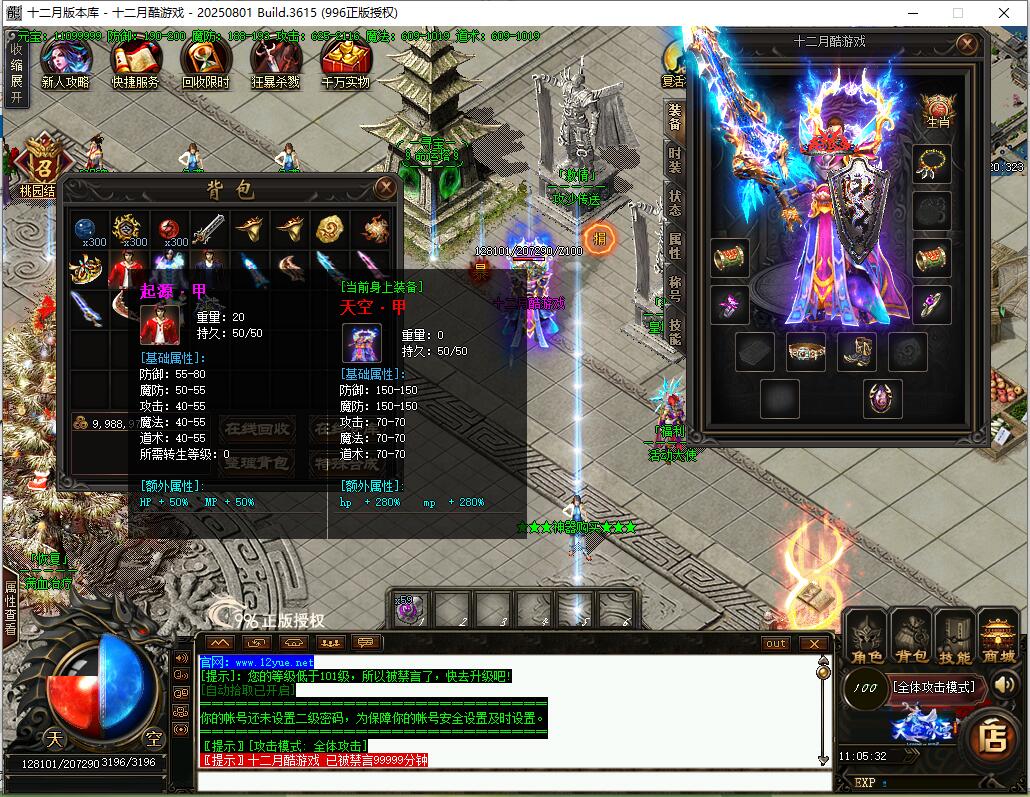The height and width of the screenshot is (797, 1030).
Task: Open the 千万实物 gift box icon
Action: pyautogui.click(x=346, y=65)
